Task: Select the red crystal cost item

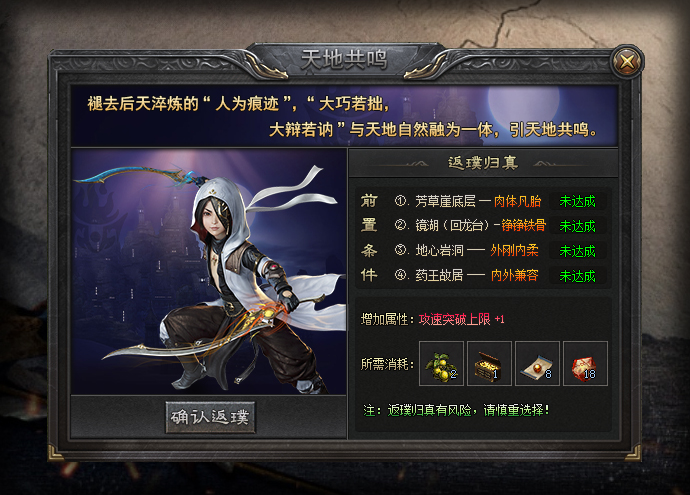Action: [586, 363]
